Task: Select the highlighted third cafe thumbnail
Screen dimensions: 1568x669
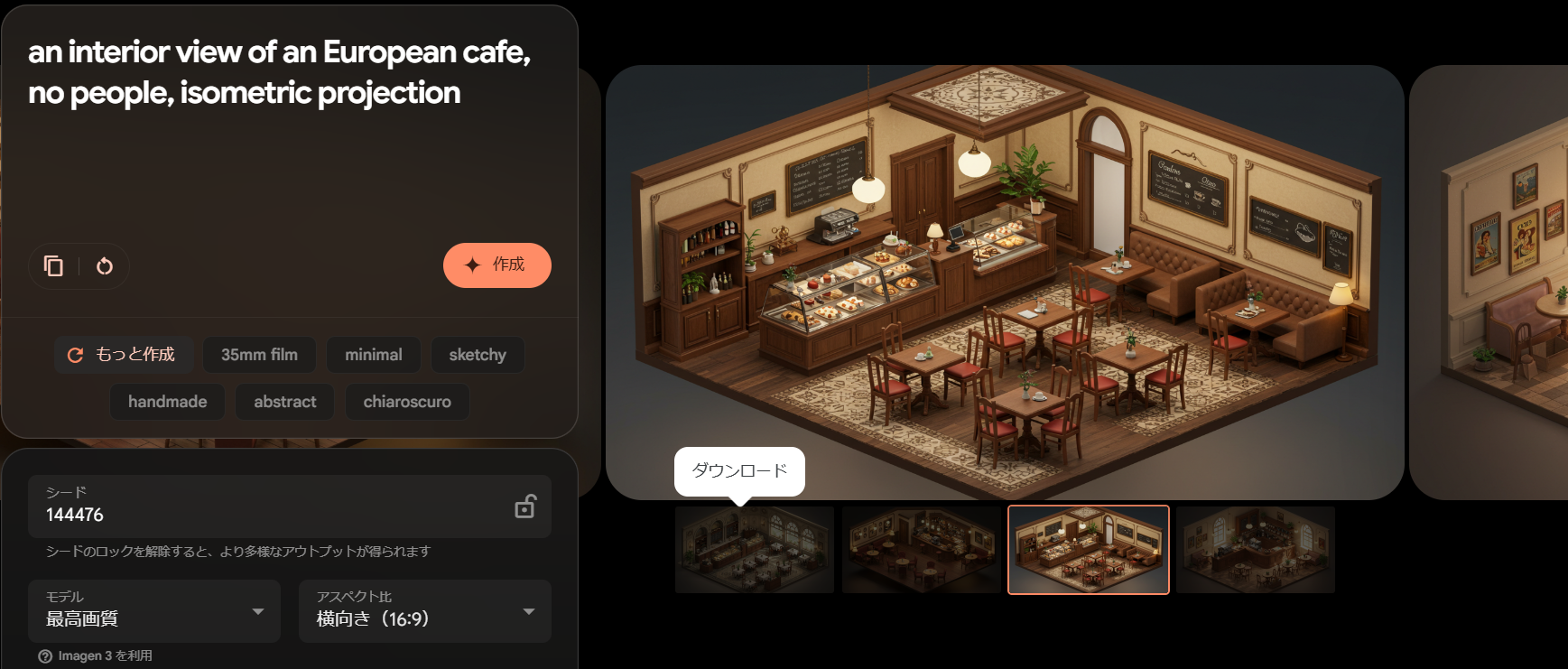Action: 1089,550
